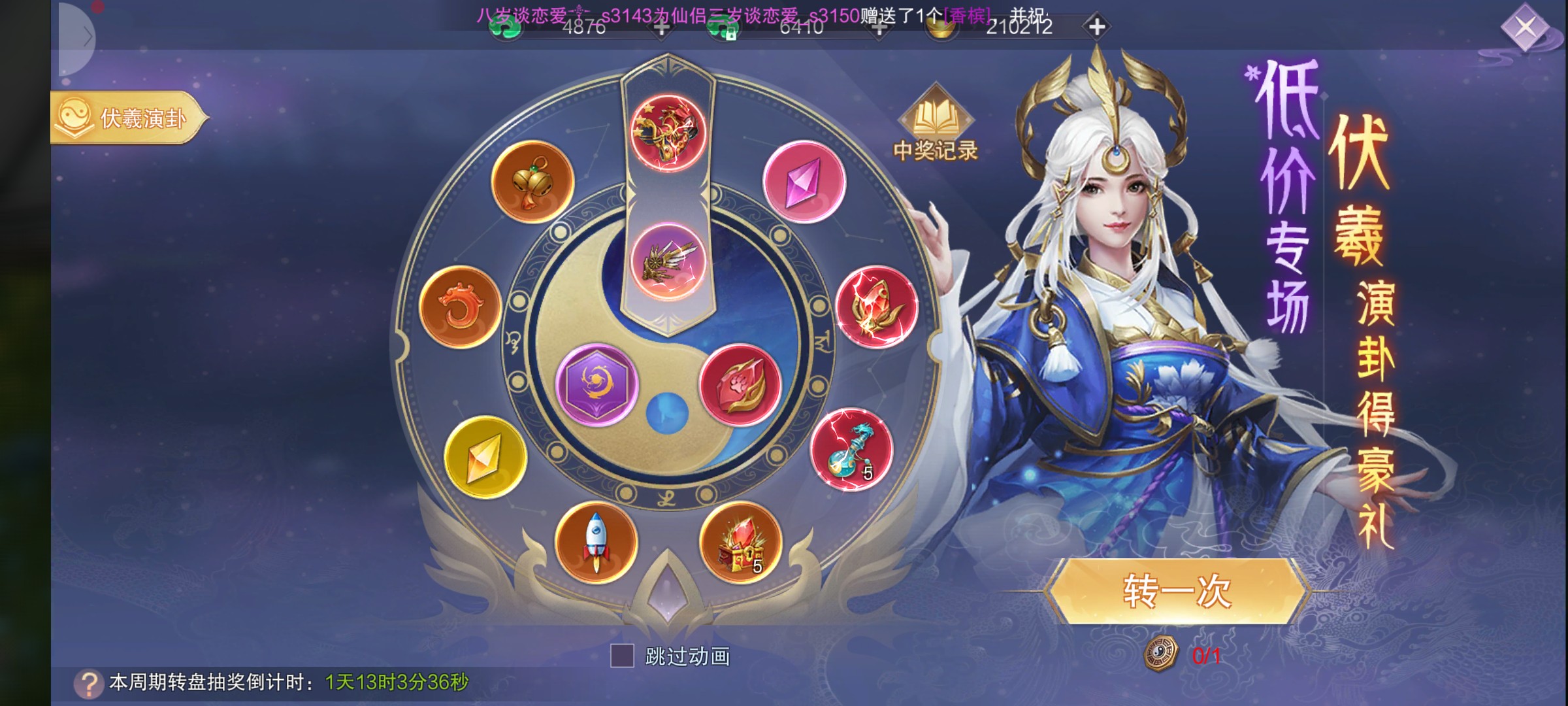Inspect the blue potion flask prize
Screen dimensions: 1568x706
point(851,450)
